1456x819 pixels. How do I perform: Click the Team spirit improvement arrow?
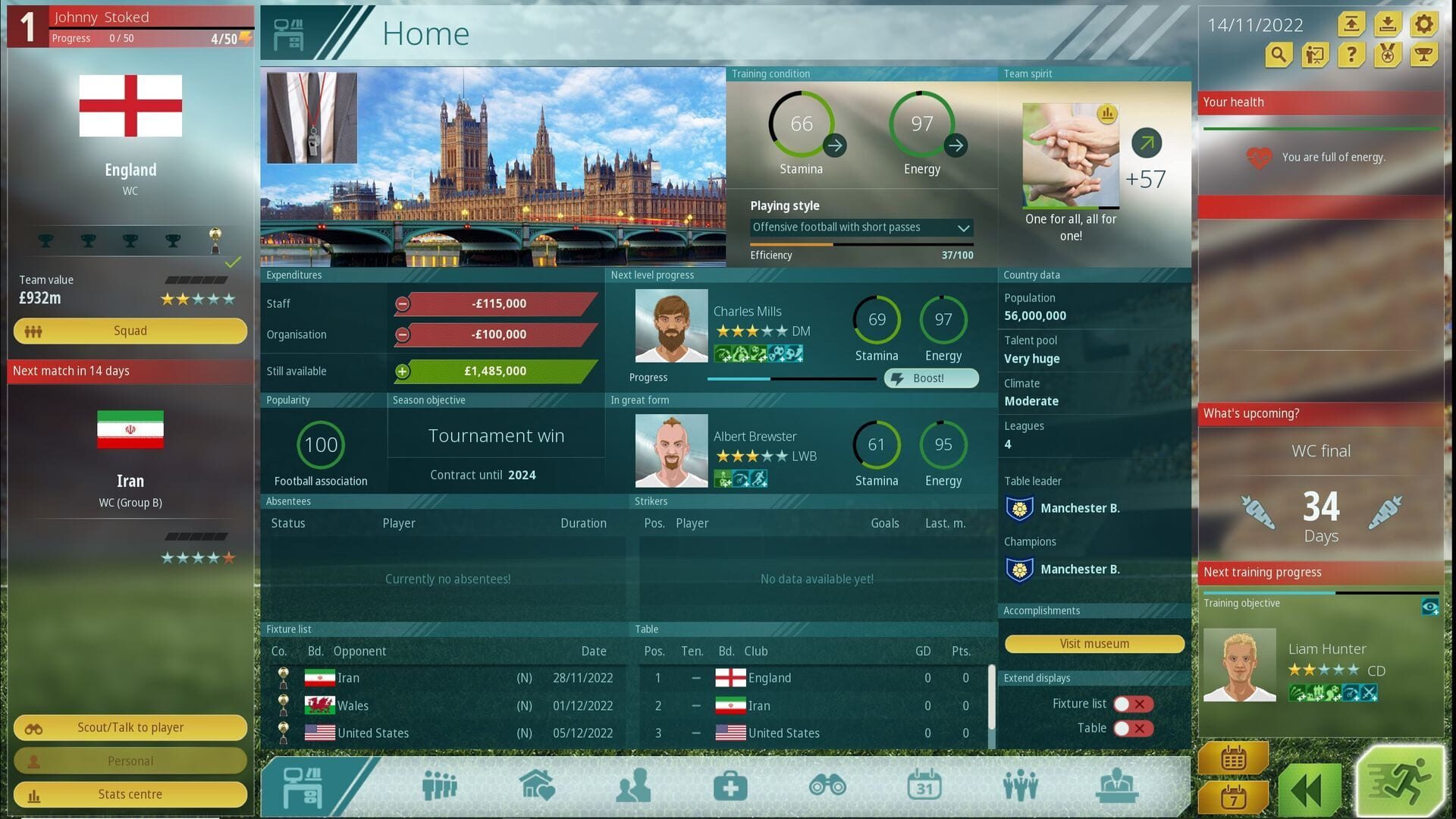pyautogui.click(x=1148, y=142)
